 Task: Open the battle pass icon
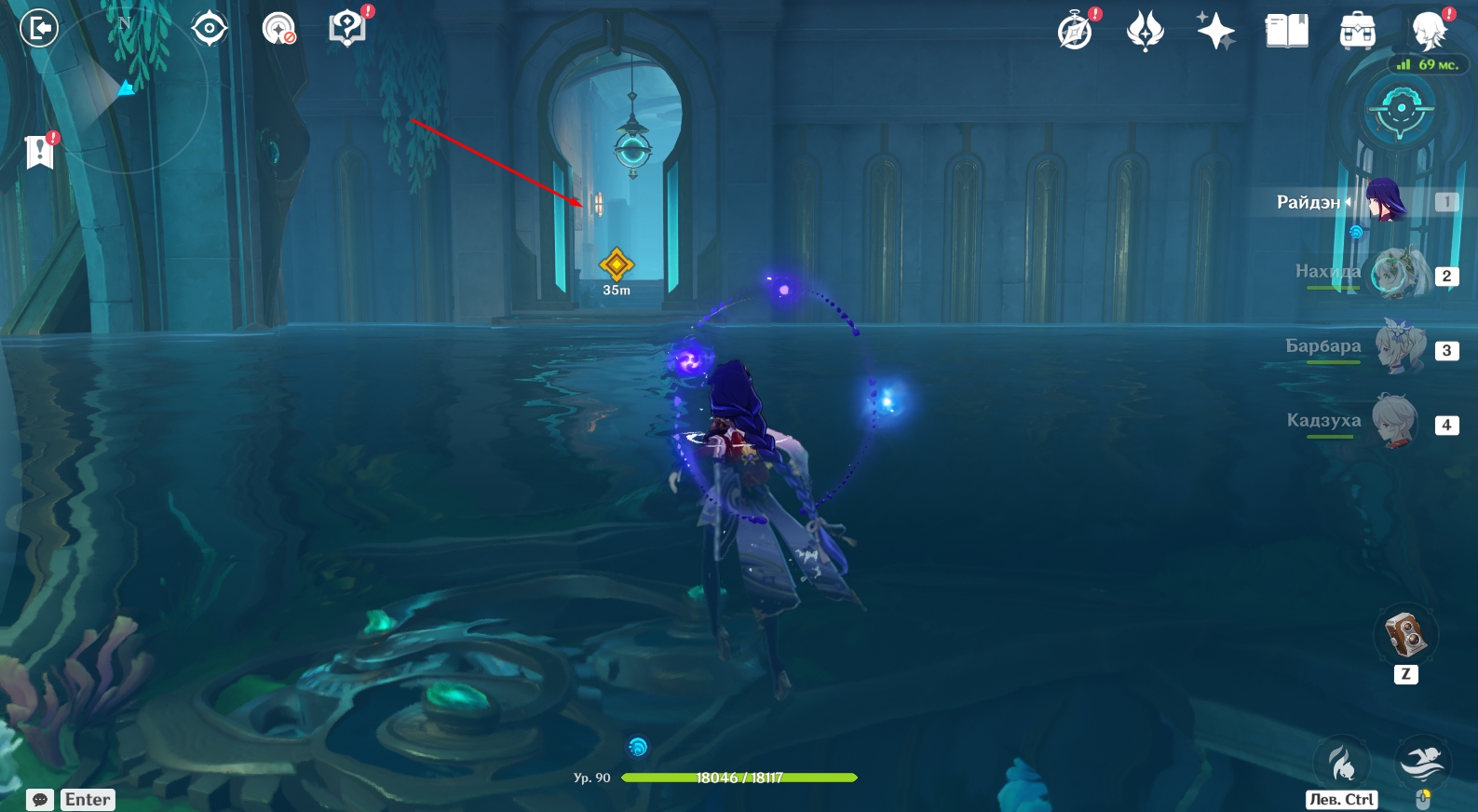click(x=1146, y=32)
